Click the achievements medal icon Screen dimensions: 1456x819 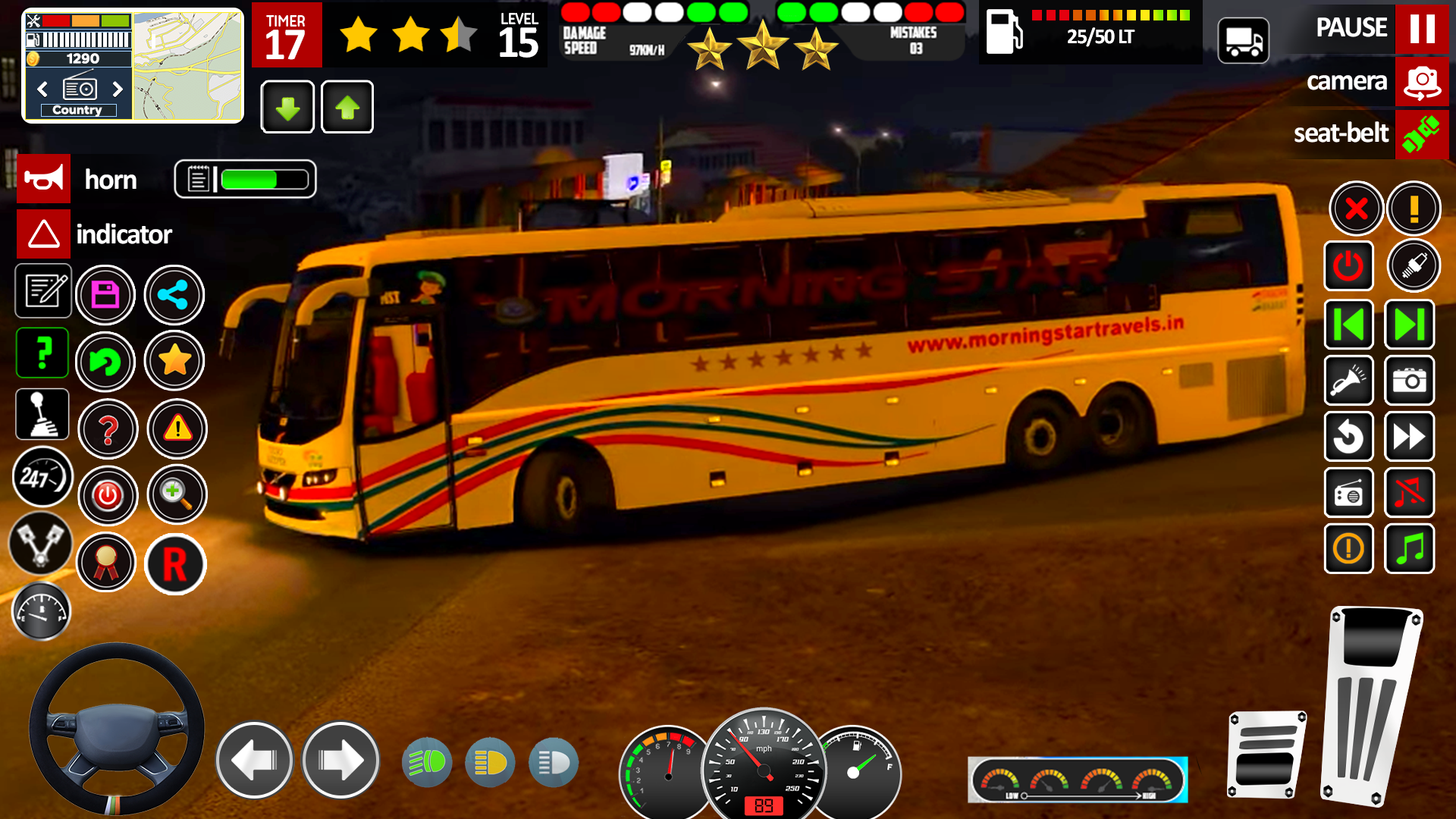[106, 564]
